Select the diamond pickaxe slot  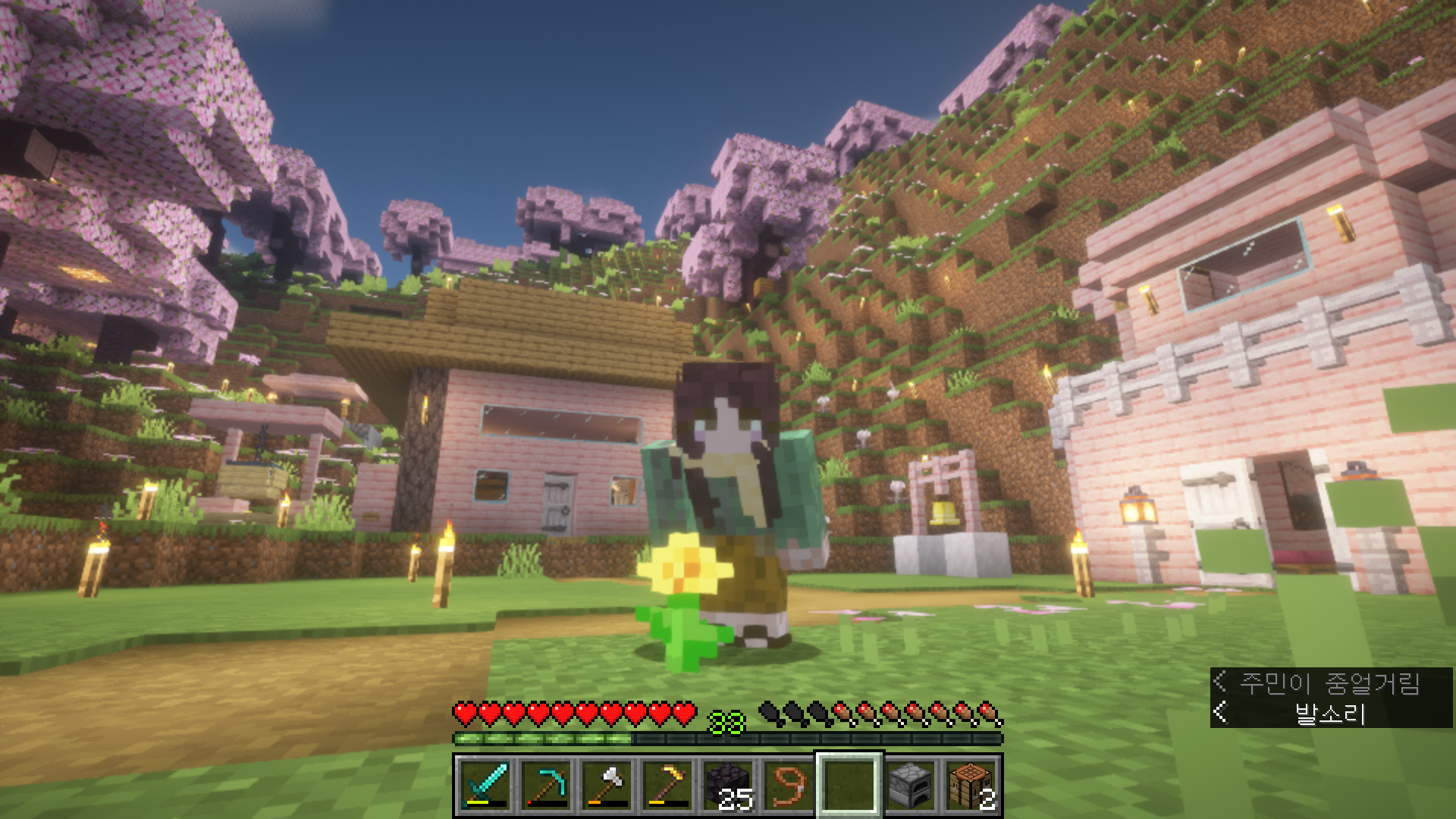(545, 785)
